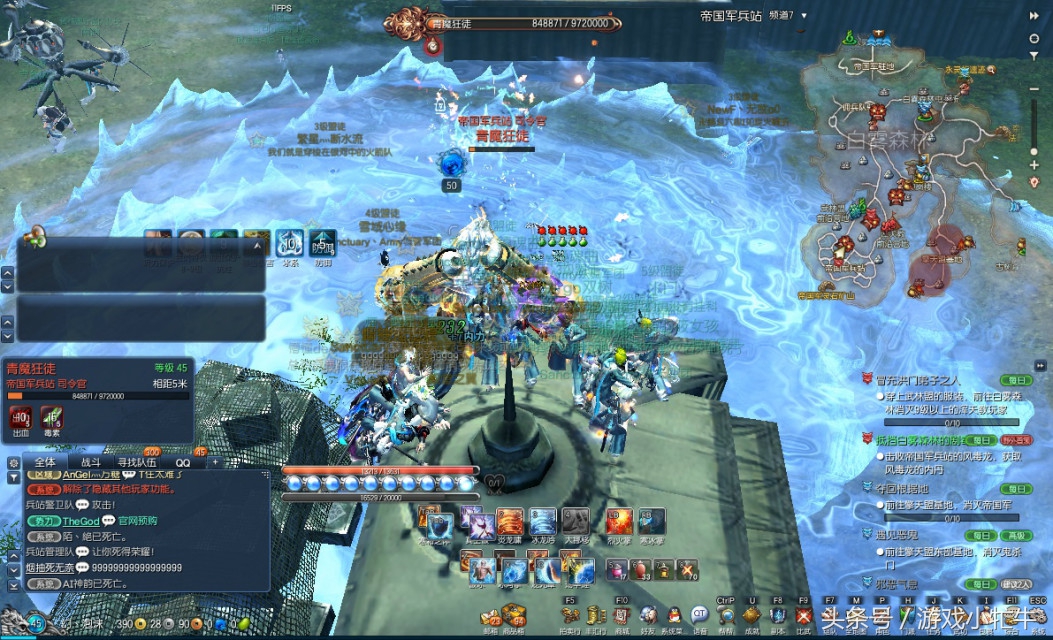Switch to the 战斗 chat tab
Viewport: 1053px width, 640px height.
(x=90, y=463)
